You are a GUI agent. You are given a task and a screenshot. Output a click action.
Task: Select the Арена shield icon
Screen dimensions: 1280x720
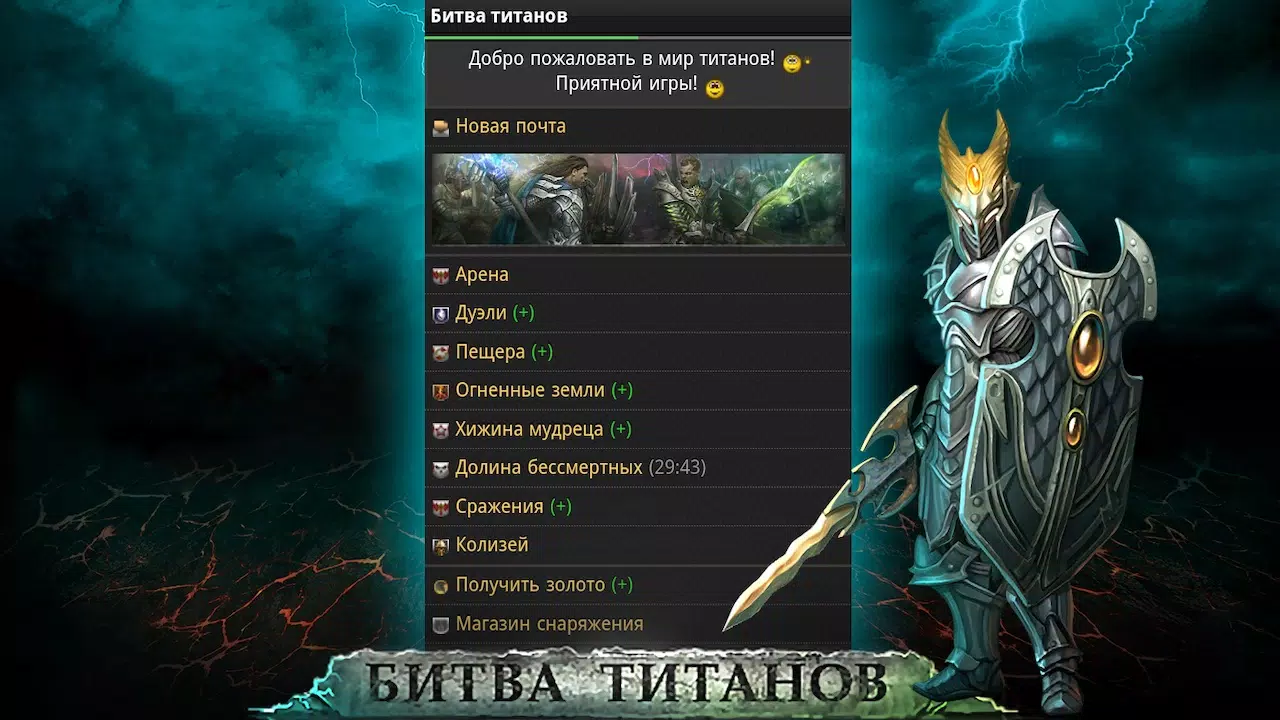[439, 273]
